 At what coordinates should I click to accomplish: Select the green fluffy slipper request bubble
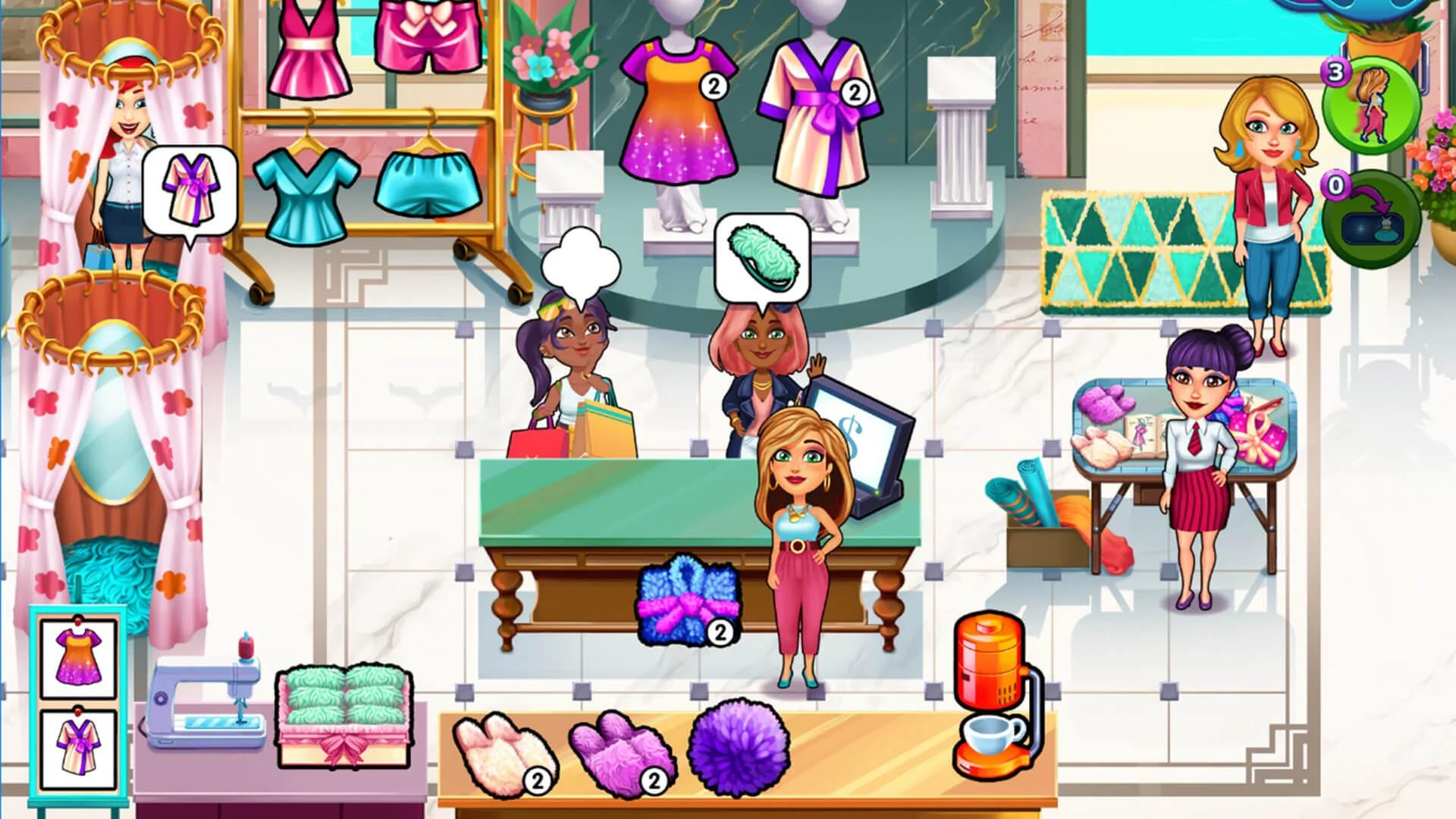761,256
